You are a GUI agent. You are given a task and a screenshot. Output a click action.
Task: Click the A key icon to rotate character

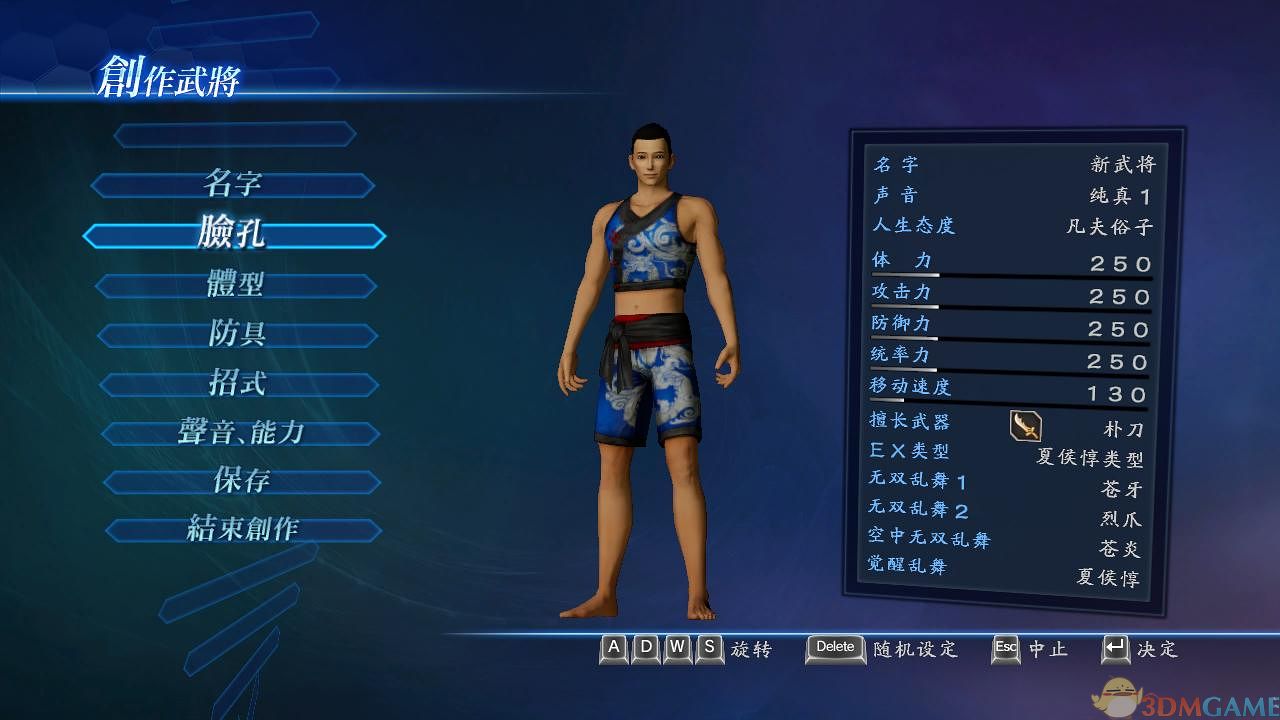pos(612,649)
